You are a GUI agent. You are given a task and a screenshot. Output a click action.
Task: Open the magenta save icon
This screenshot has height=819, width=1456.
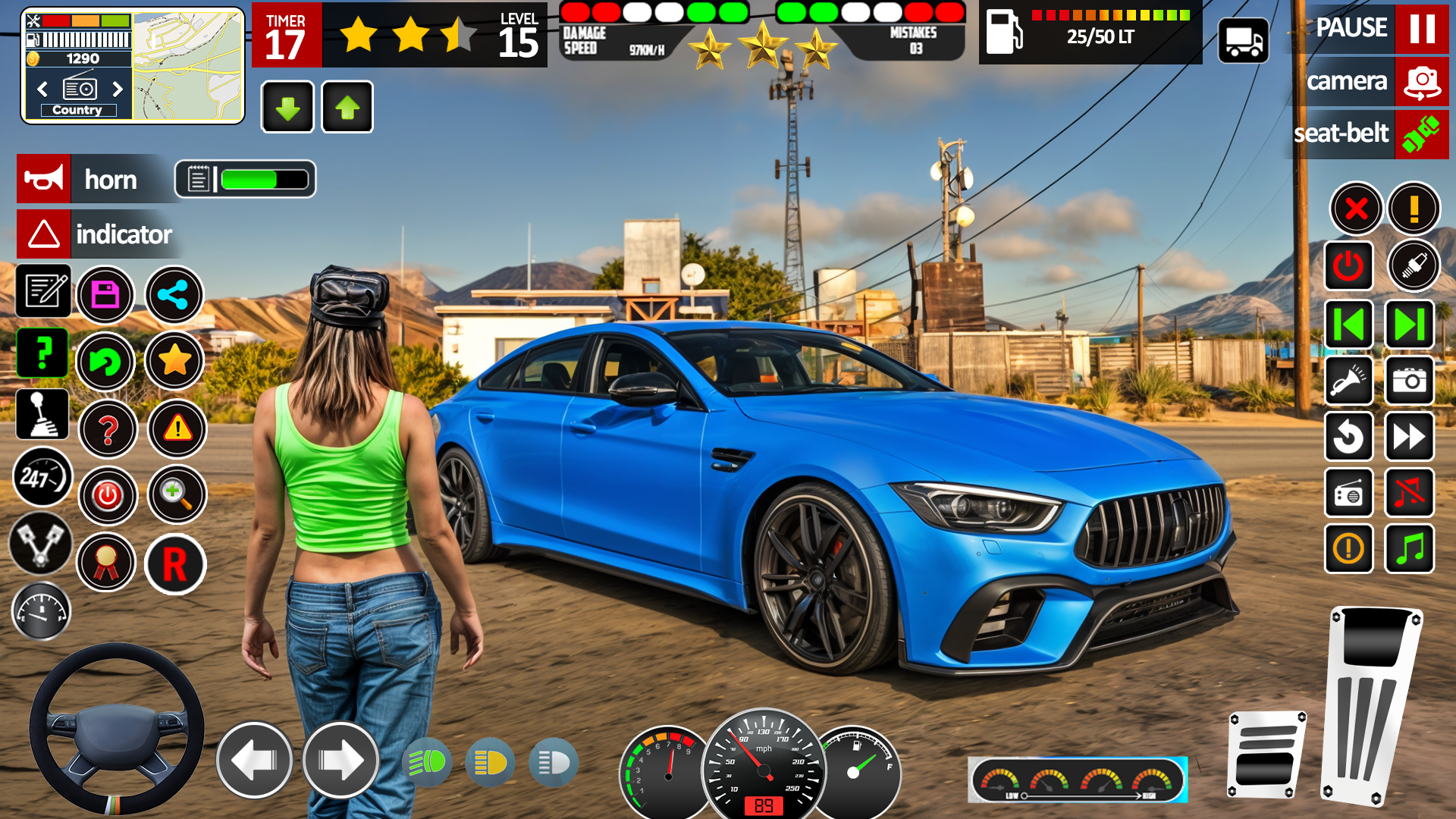107,294
